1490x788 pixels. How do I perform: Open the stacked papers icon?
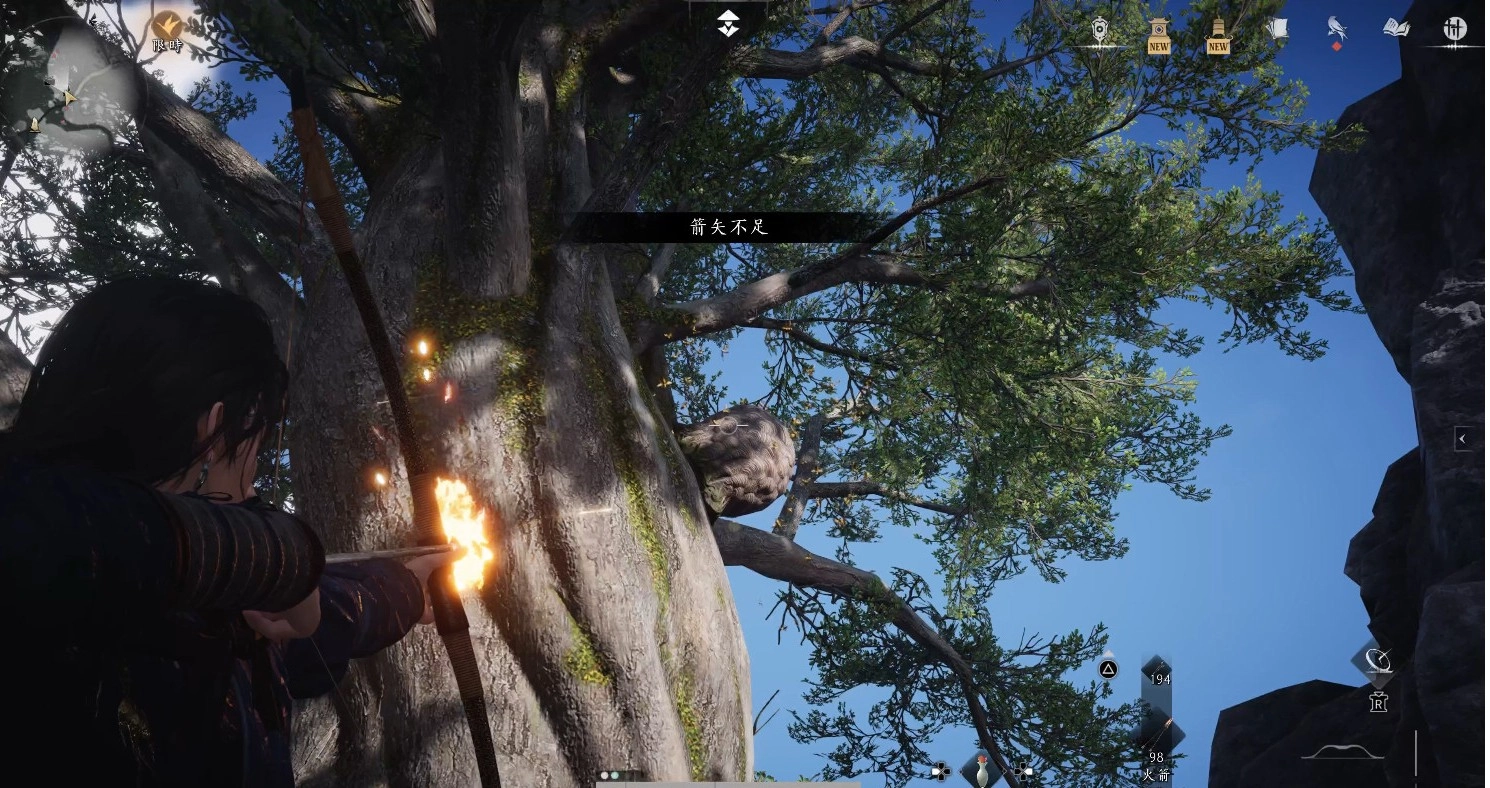pyautogui.click(x=1277, y=29)
